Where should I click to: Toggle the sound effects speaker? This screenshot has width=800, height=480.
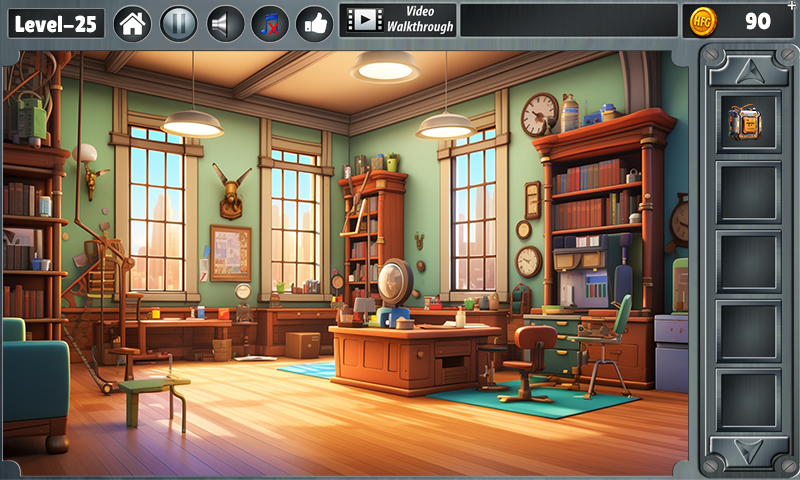[x=224, y=22]
